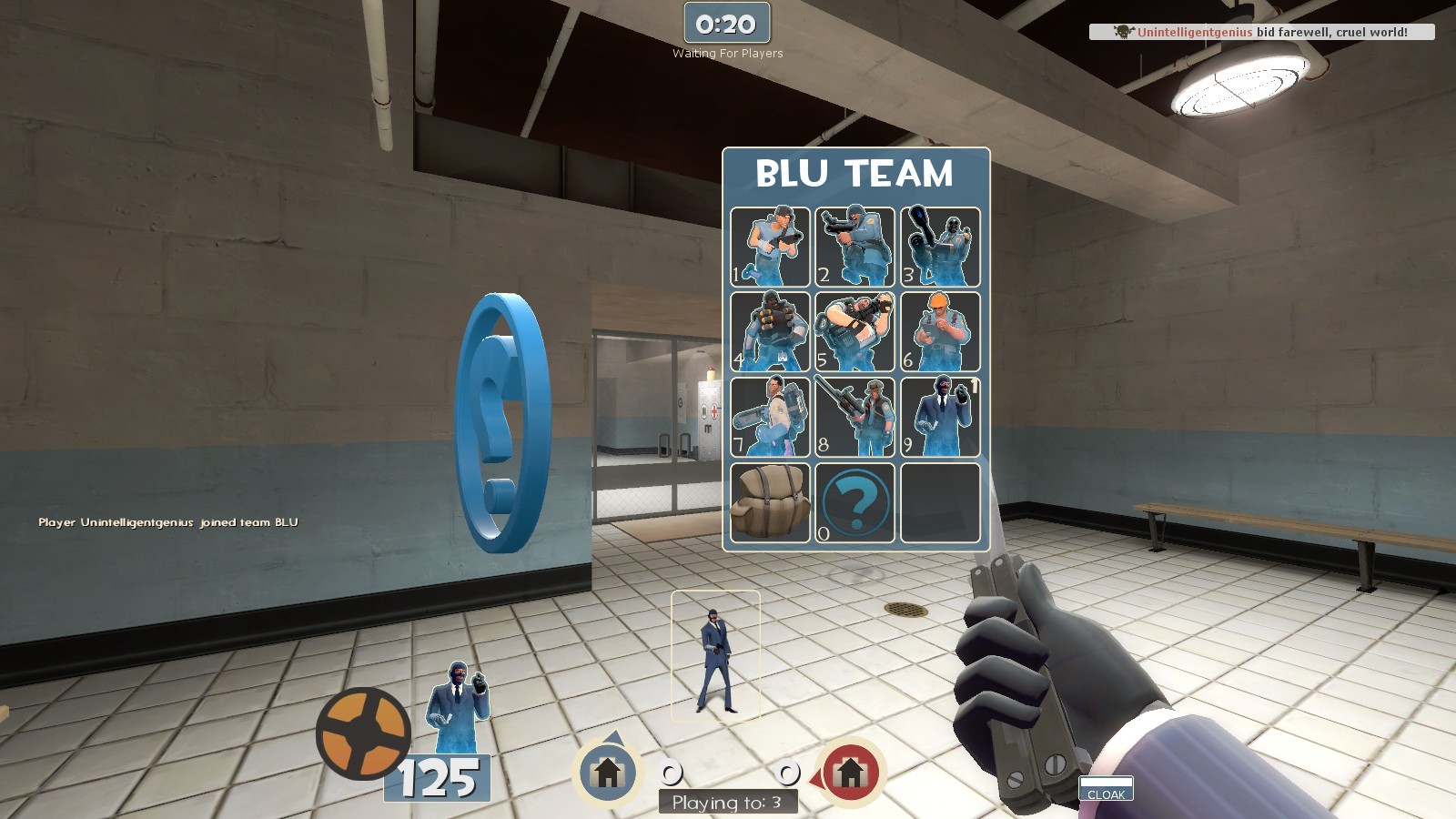Select the Heavy class portrait
Screen dimensions: 1456x819
coord(855,330)
